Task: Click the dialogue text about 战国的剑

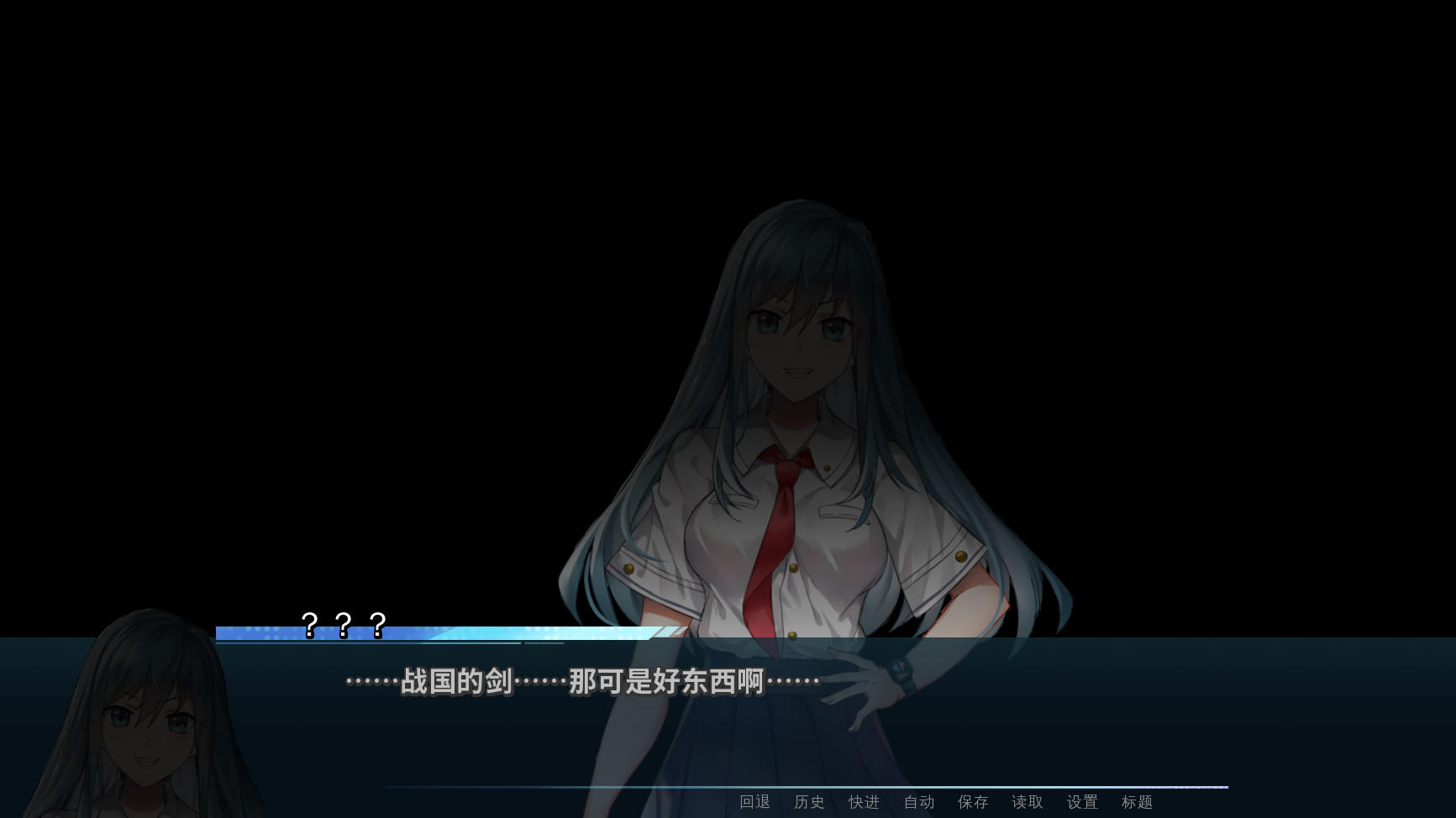Action: point(580,682)
